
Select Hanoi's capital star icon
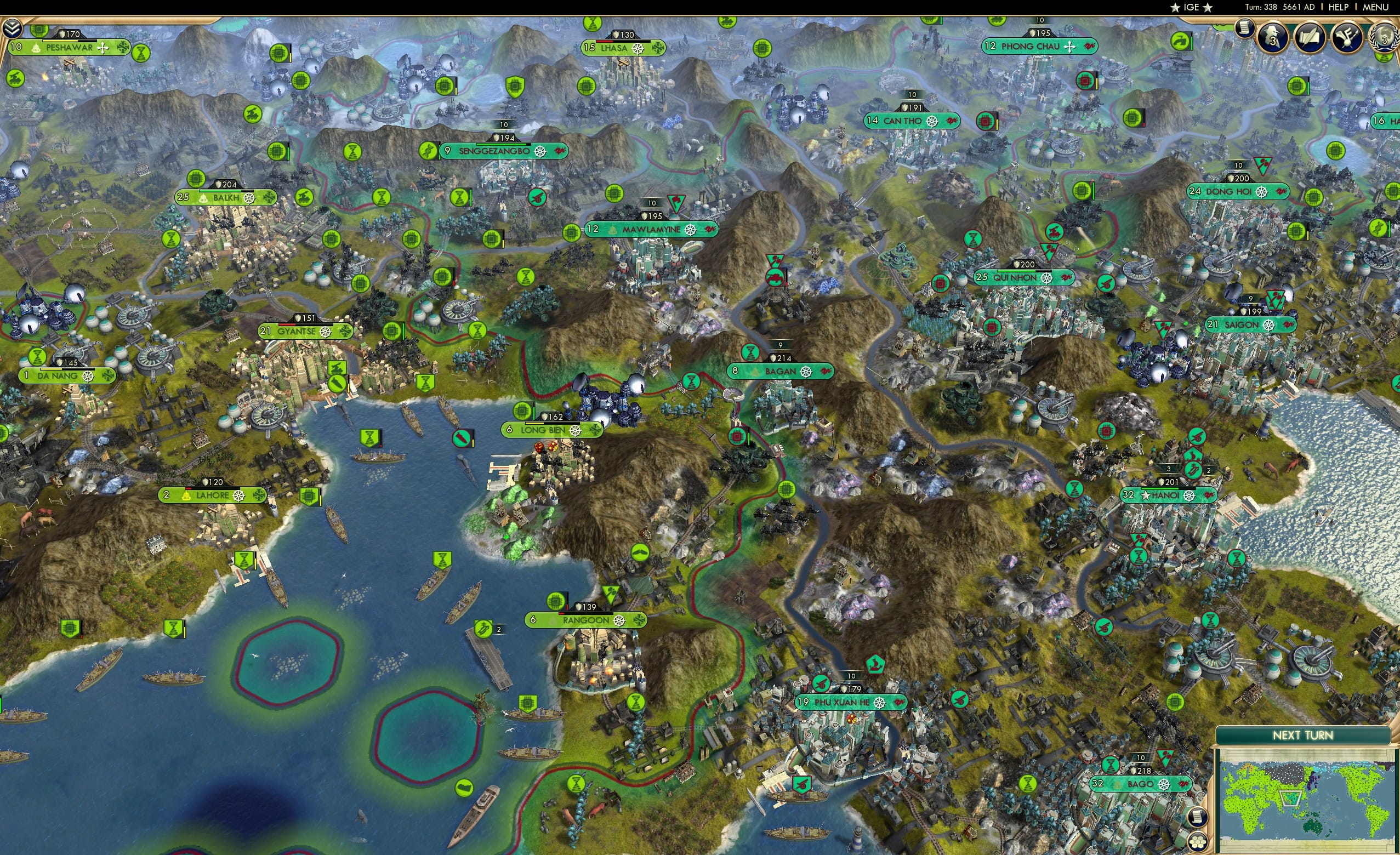[x=1146, y=495]
